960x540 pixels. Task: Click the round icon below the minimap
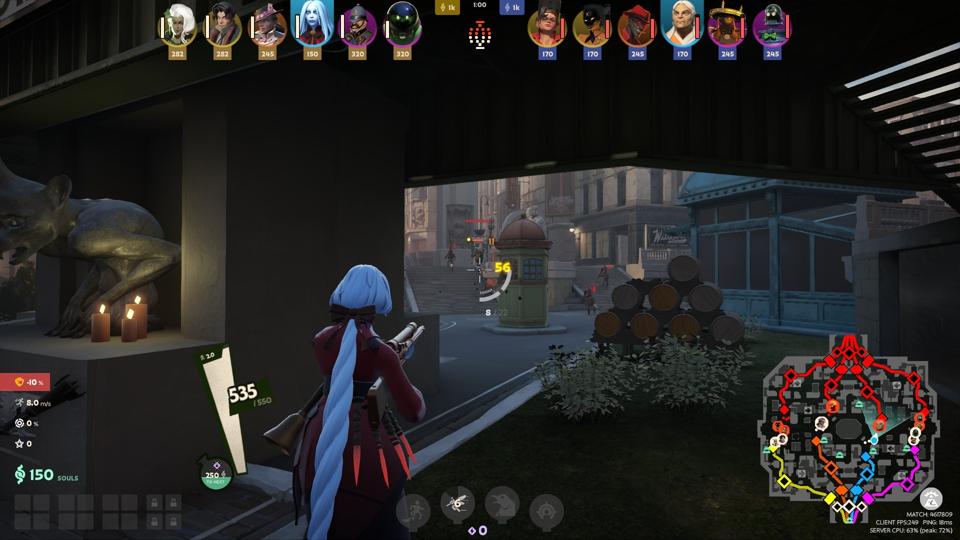point(931,498)
